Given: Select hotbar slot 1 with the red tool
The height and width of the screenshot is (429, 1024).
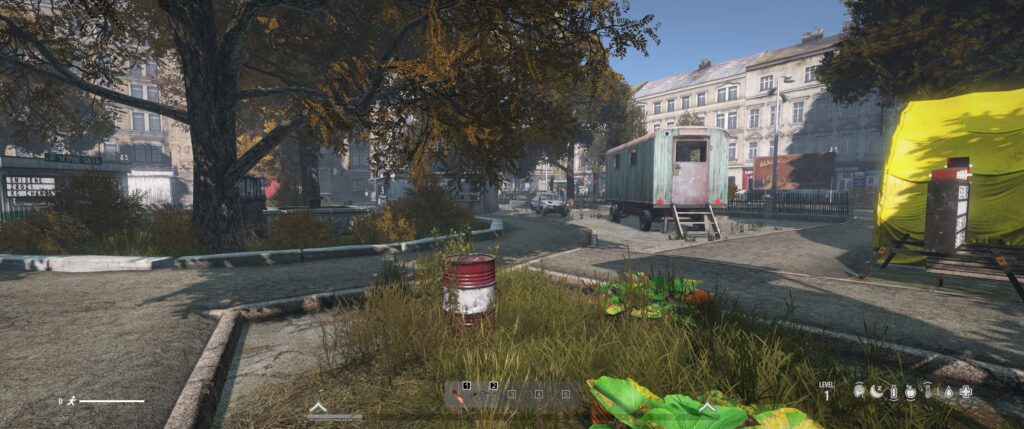Looking at the screenshot, I should [458, 395].
